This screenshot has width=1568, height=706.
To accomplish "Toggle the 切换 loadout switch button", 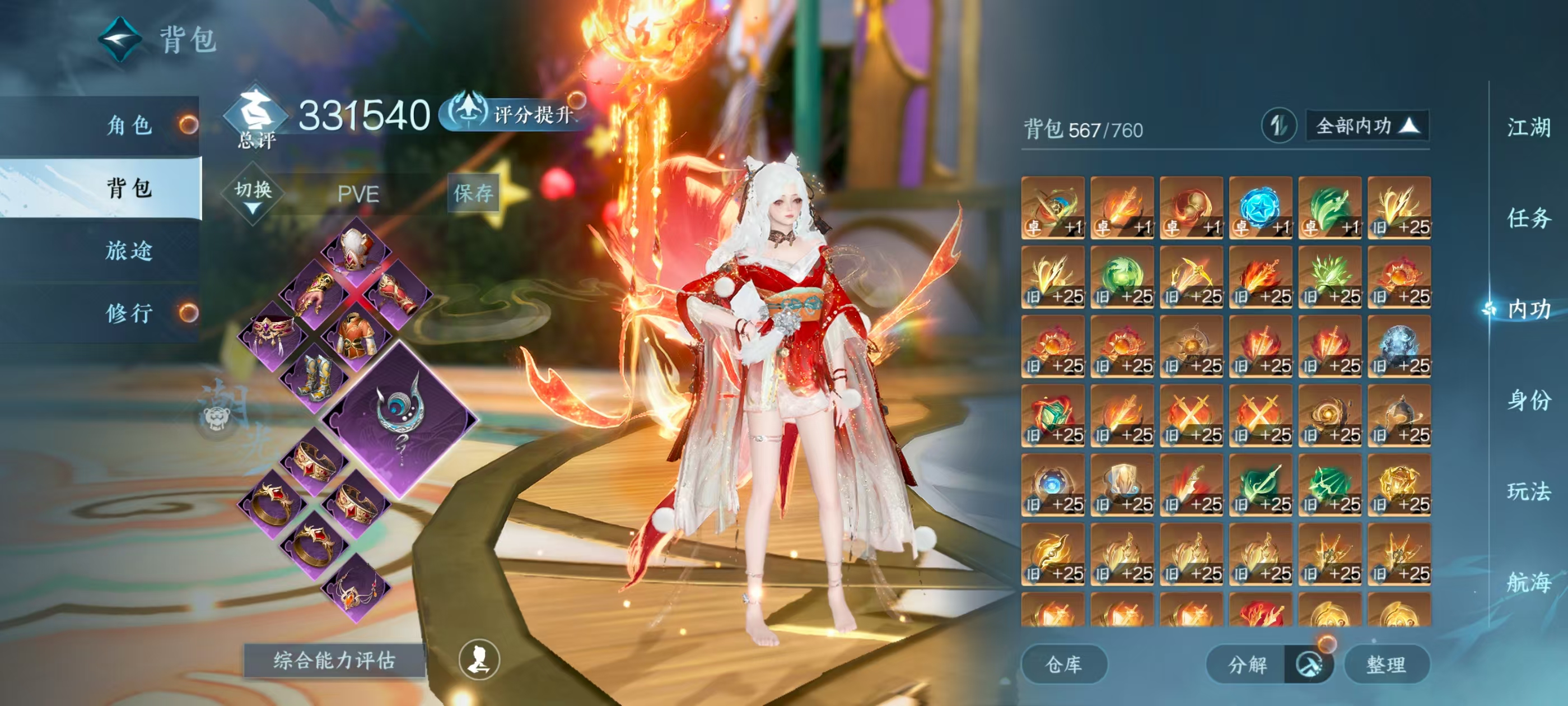I will point(253,194).
